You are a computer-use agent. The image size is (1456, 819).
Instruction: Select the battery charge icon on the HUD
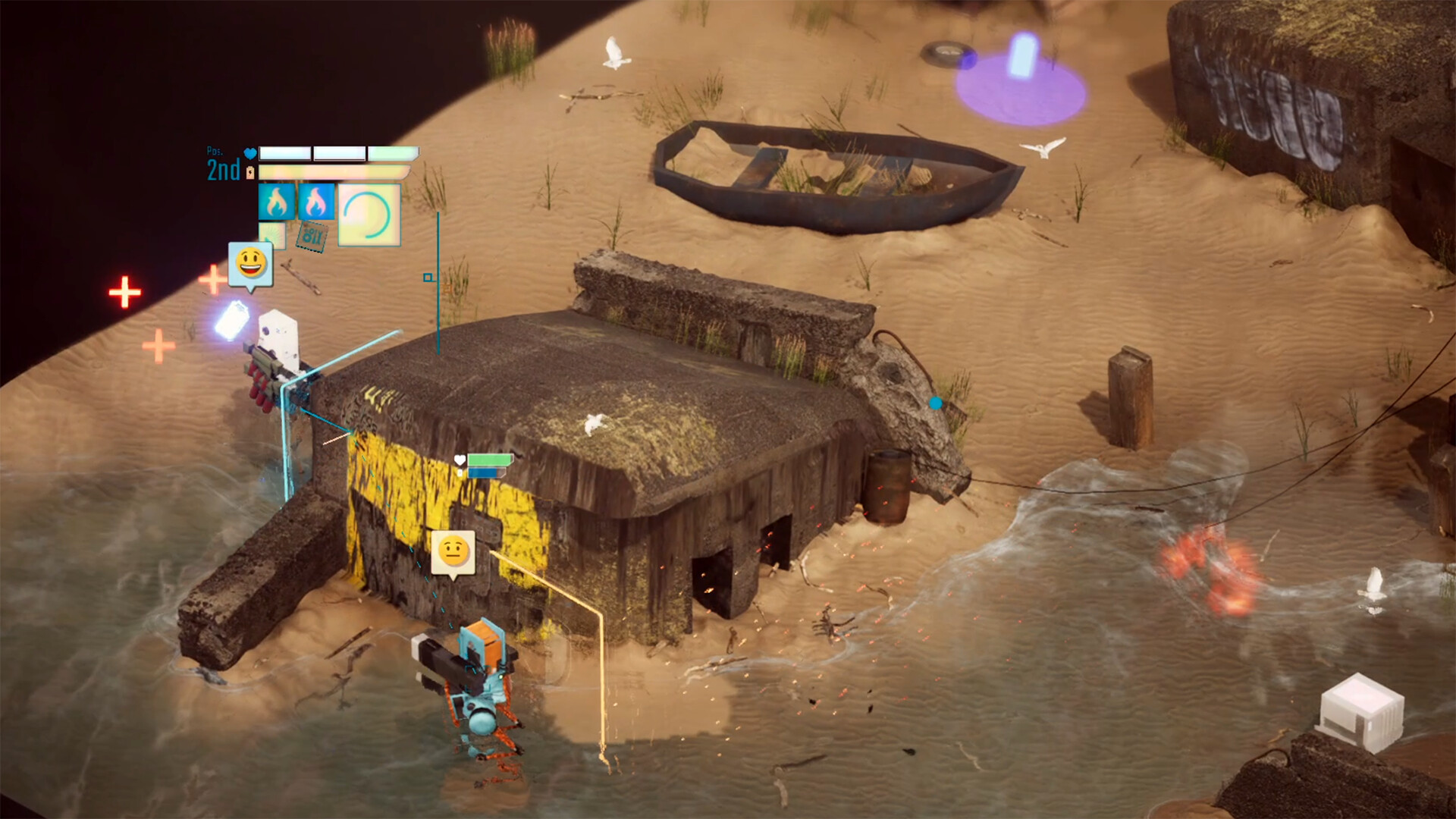(250, 171)
